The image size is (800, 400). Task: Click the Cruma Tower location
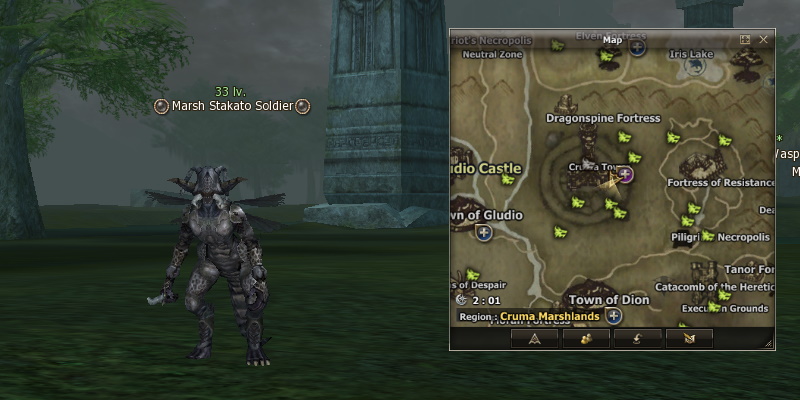pos(597,167)
